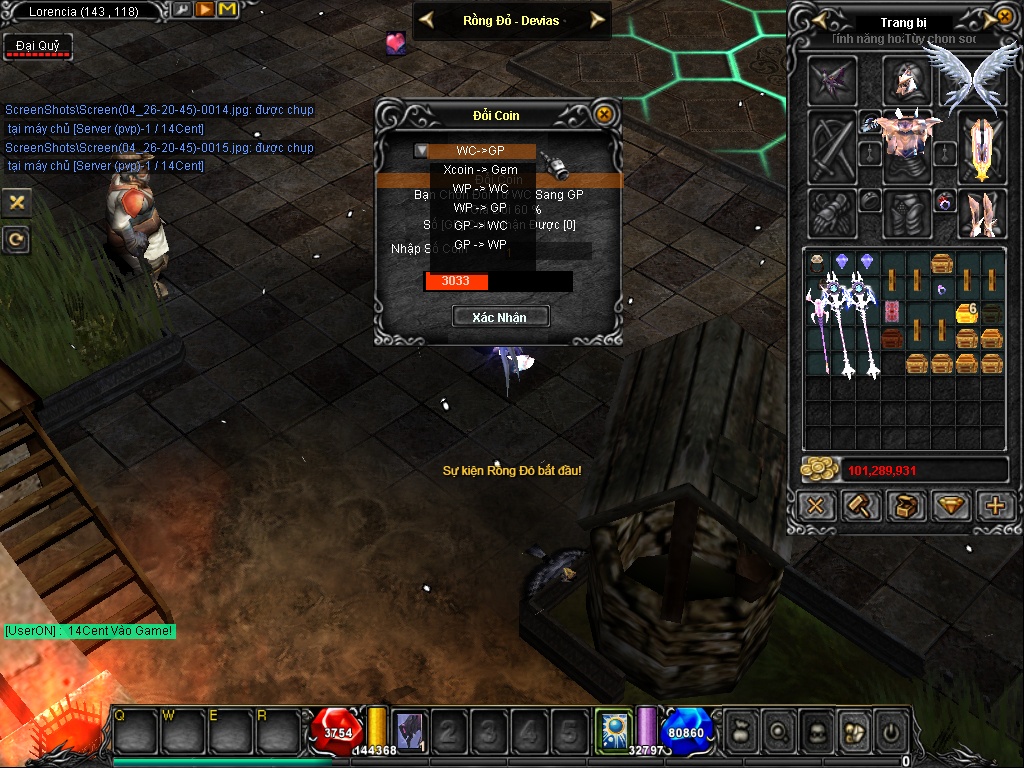Click the orange play arrow button
The image size is (1024, 768).
click(204, 10)
